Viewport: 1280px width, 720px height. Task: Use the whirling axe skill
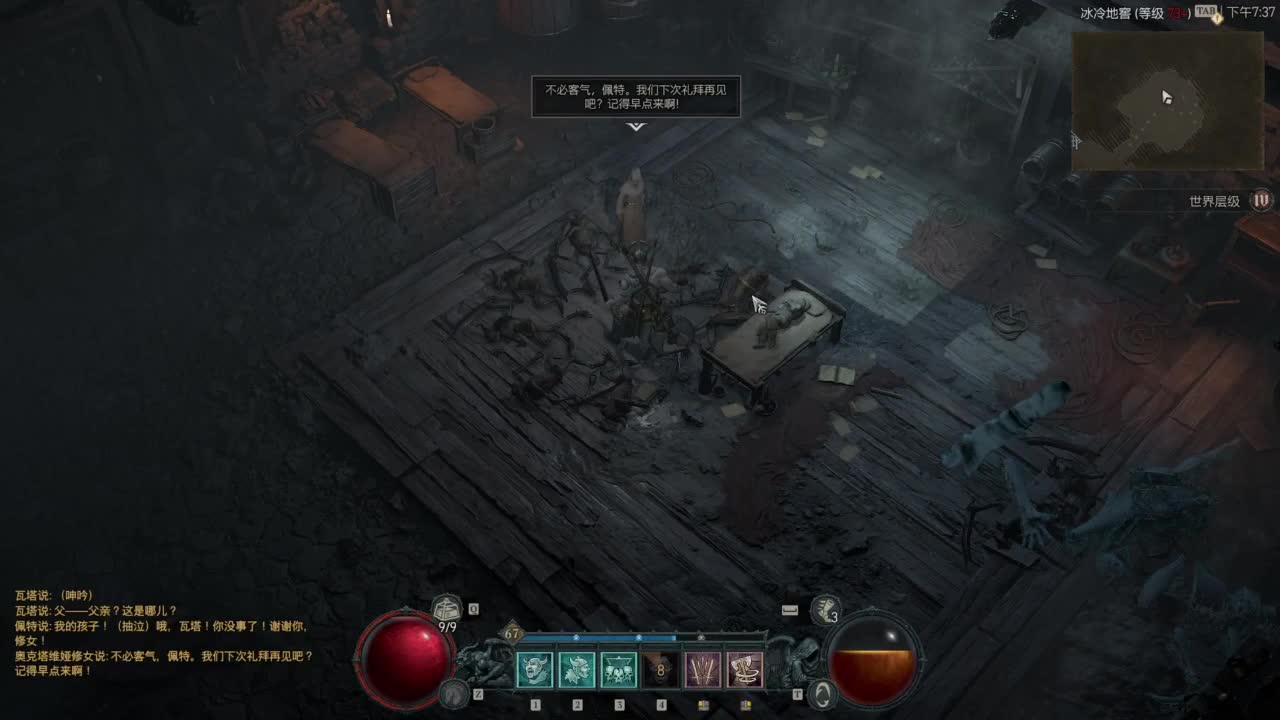[745, 669]
